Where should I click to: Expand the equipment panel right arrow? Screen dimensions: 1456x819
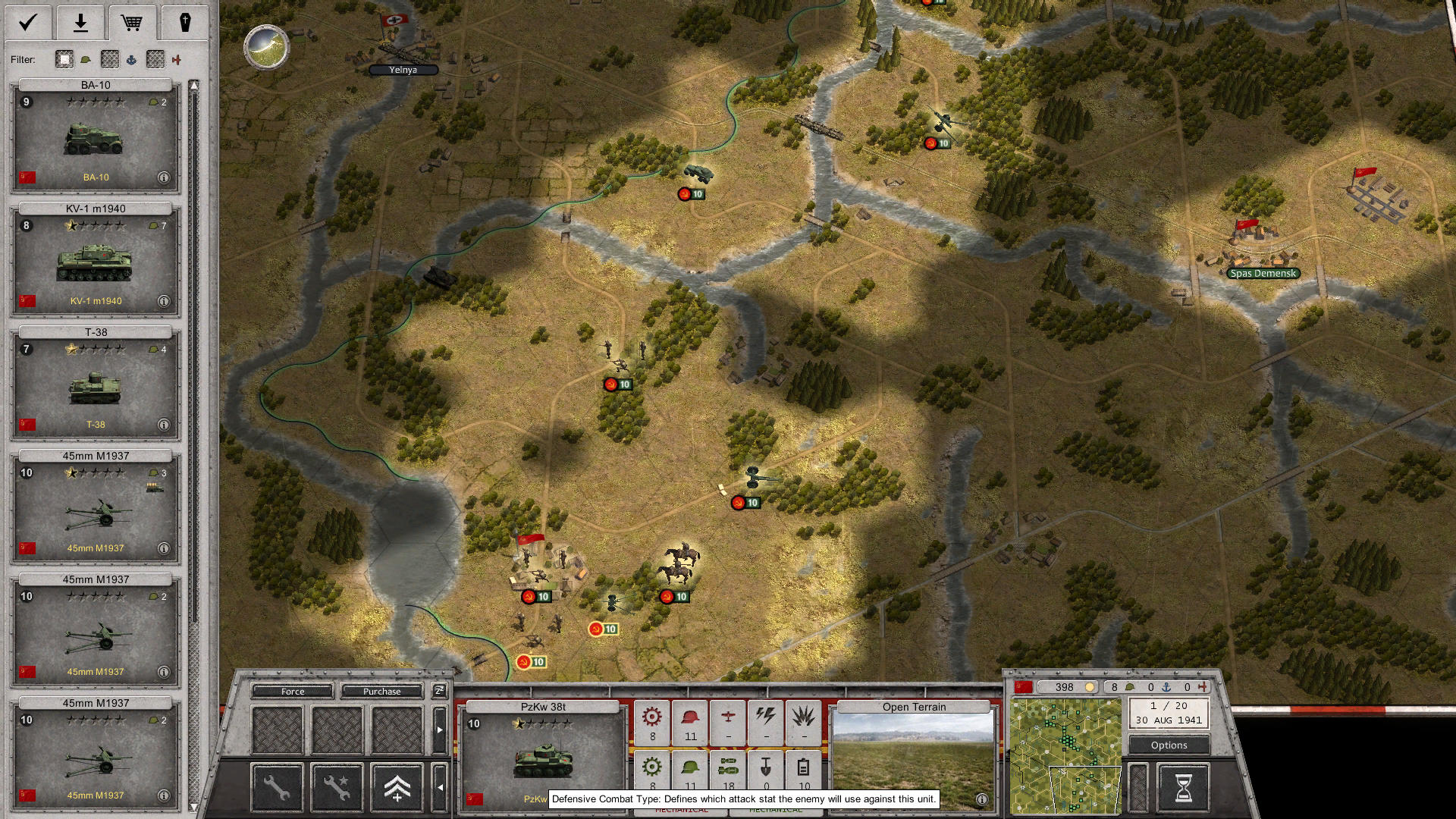(x=441, y=730)
